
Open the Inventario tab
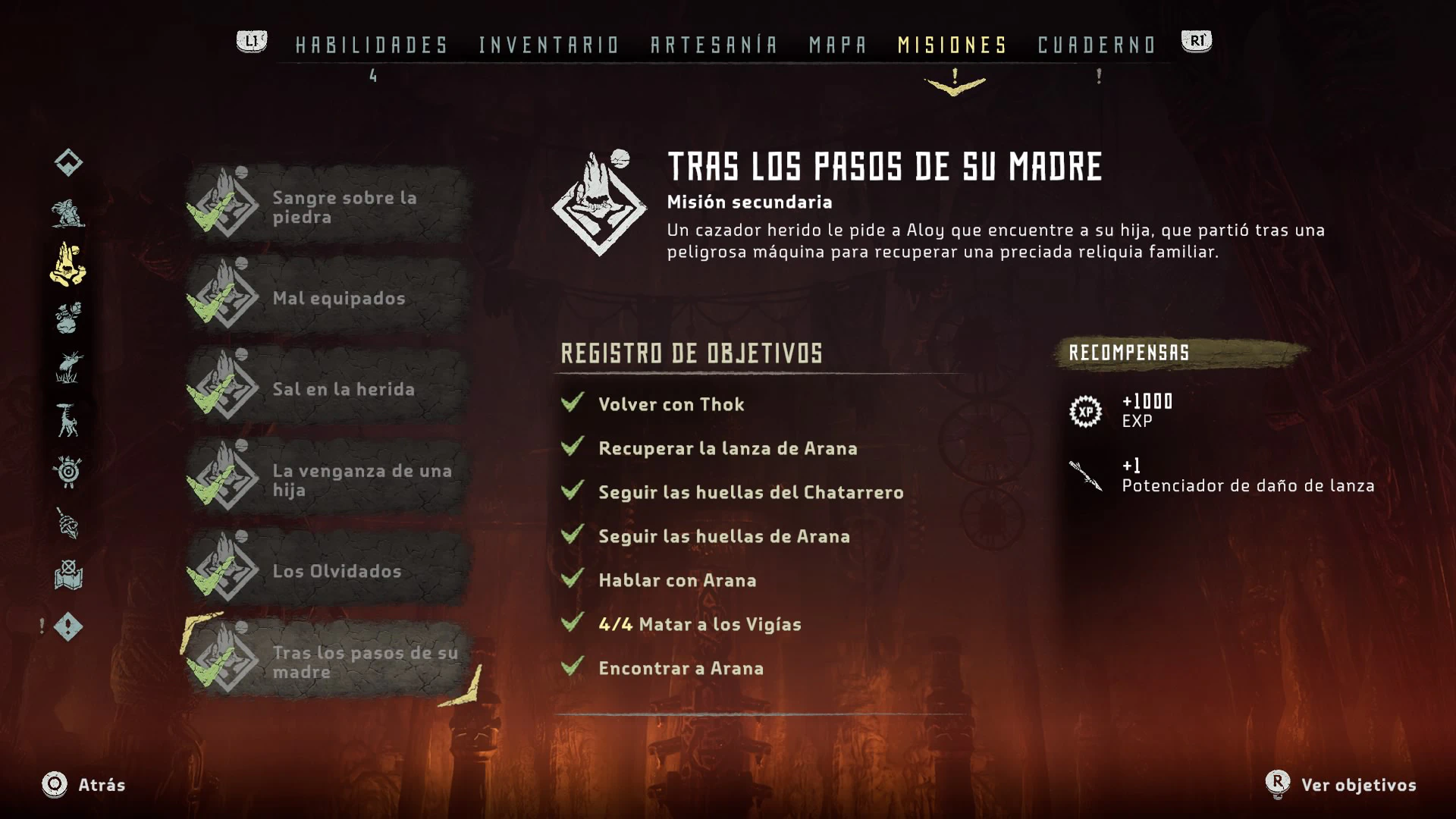[549, 45]
